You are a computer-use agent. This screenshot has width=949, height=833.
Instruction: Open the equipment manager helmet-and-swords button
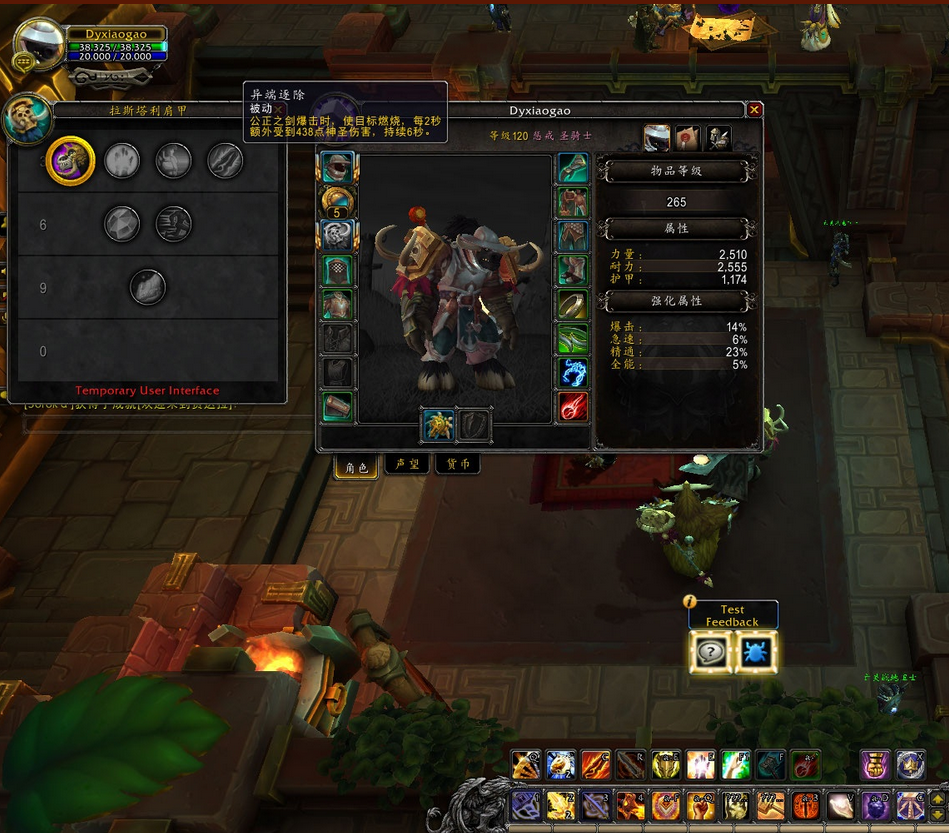click(719, 138)
